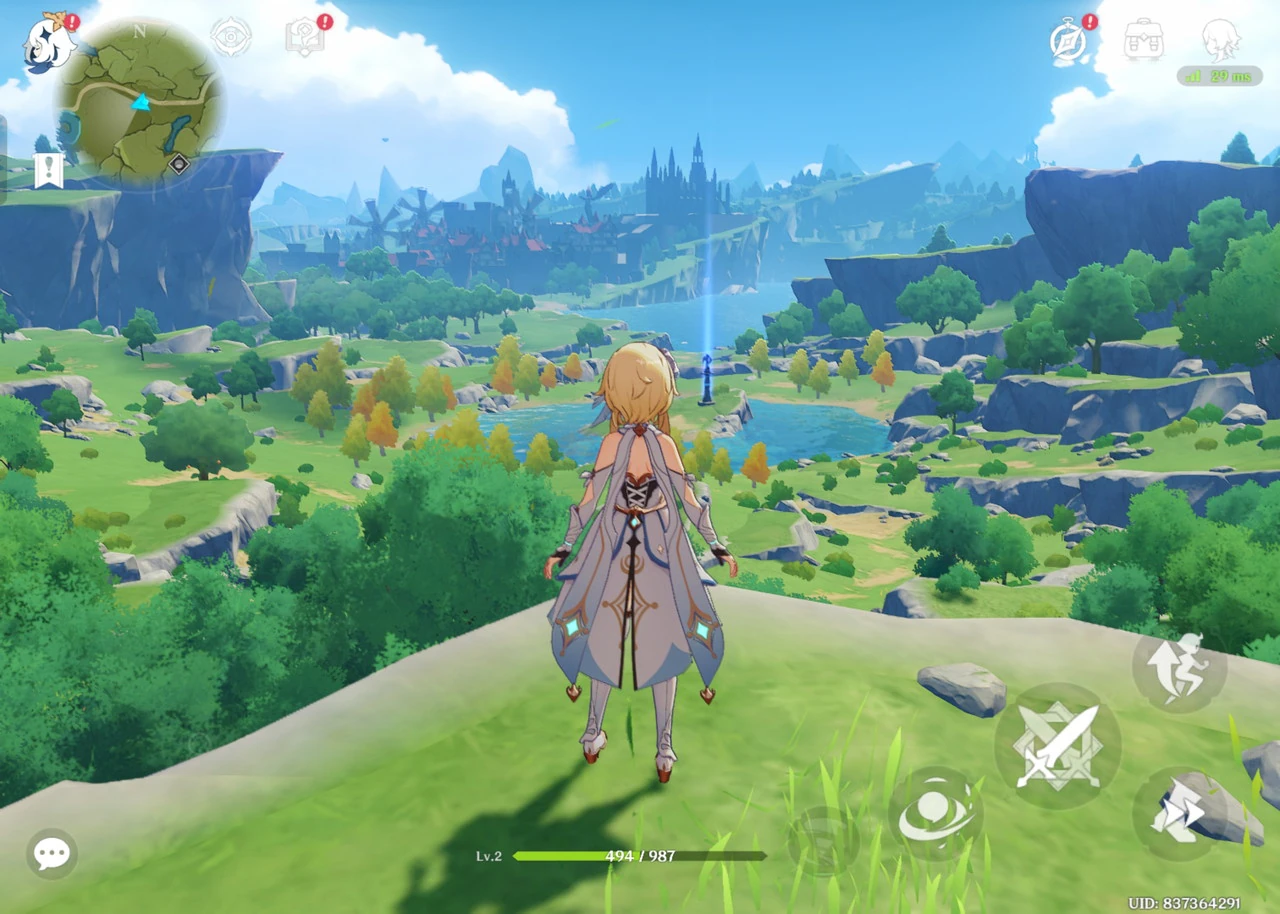Screen dimensions: 1280x914
Task: Activate the faded elemental burst button
Action: coord(822,840)
